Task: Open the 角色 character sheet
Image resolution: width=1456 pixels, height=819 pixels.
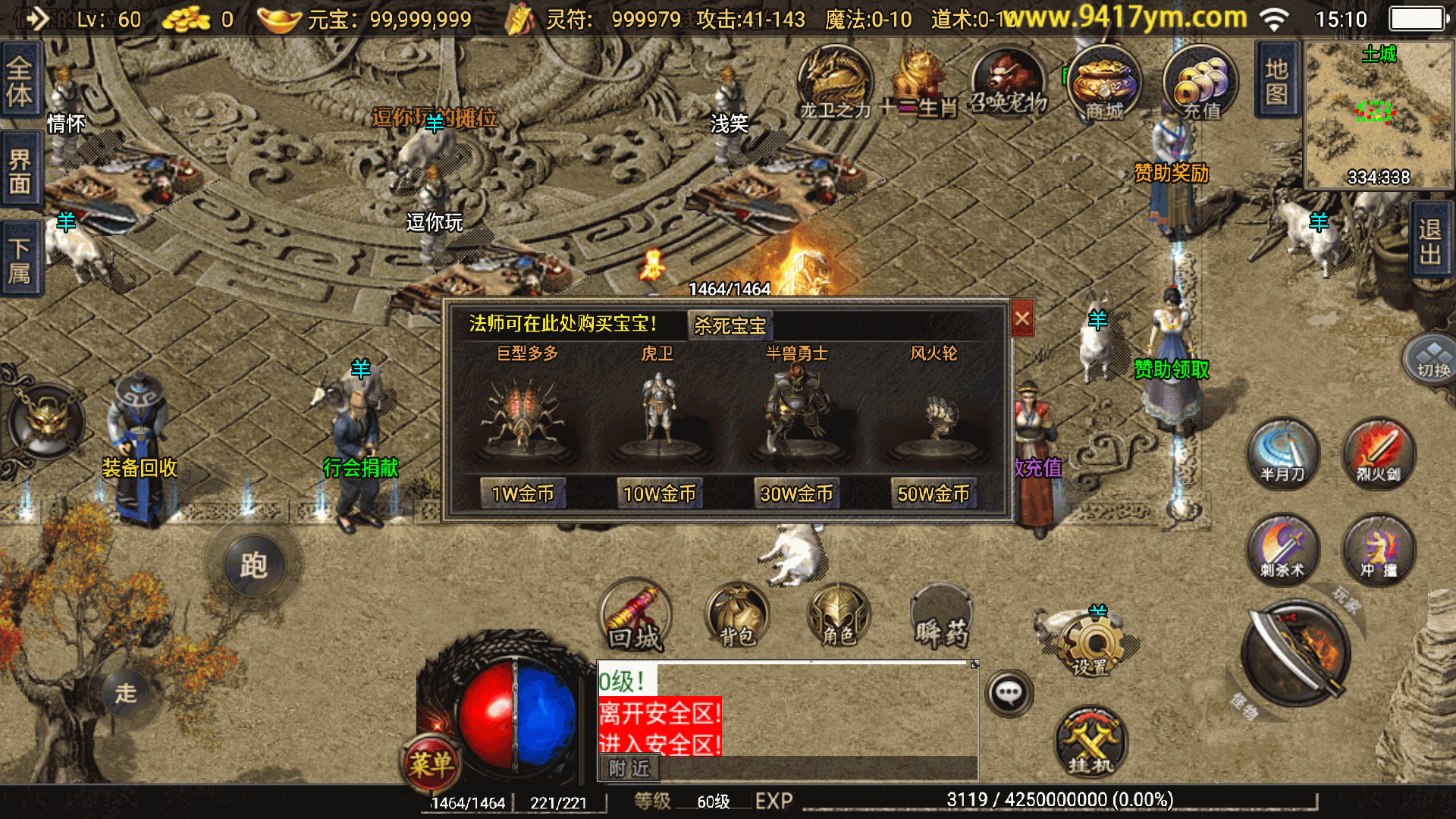Action: click(x=838, y=615)
